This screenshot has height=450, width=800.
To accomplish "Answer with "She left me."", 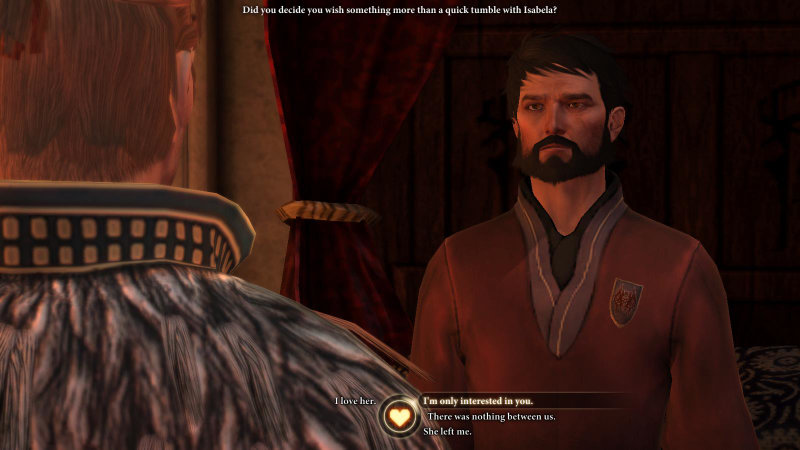I will pos(449,431).
